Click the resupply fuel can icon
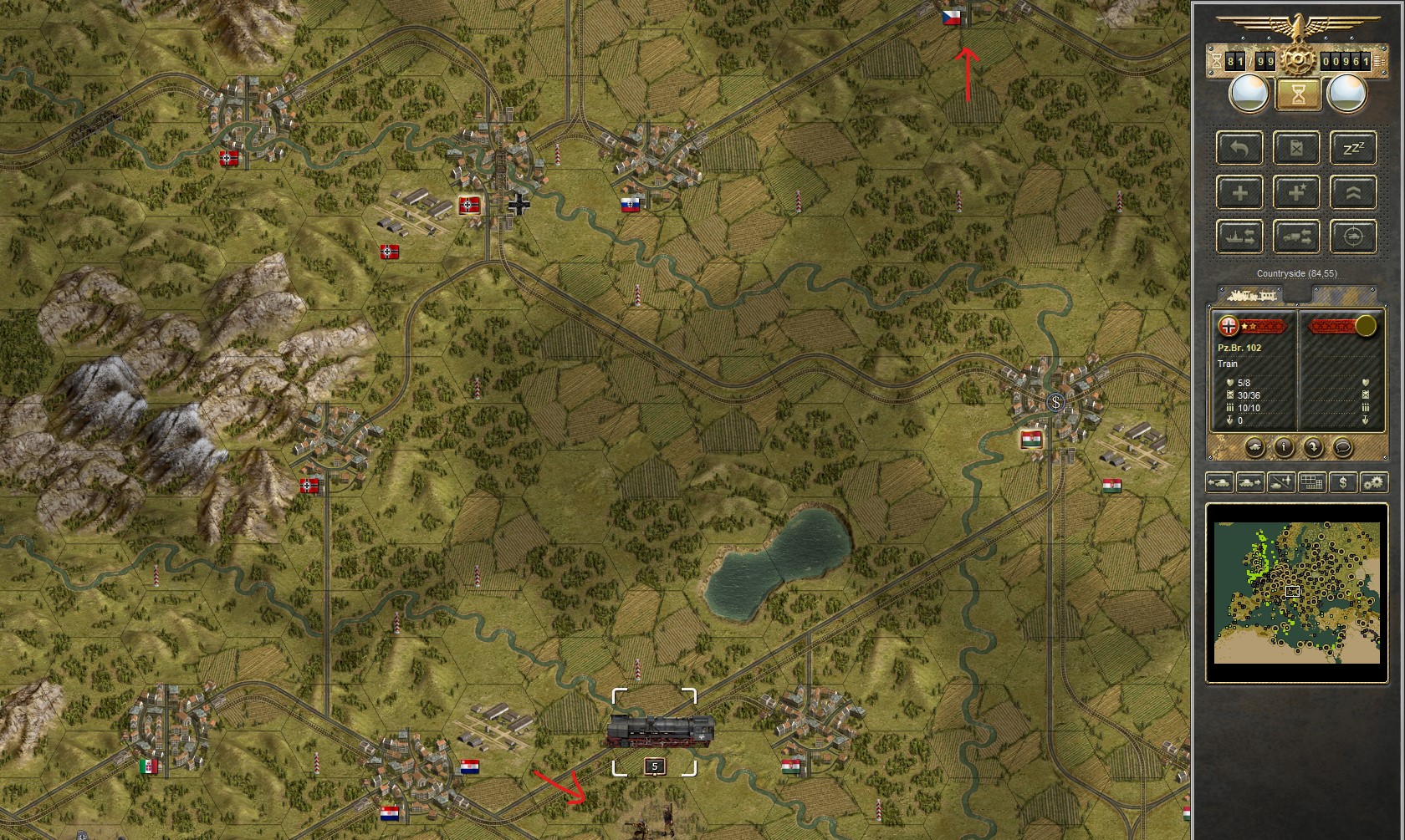The width and height of the screenshot is (1405, 840). pyautogui.click(x=1296, y=149)
